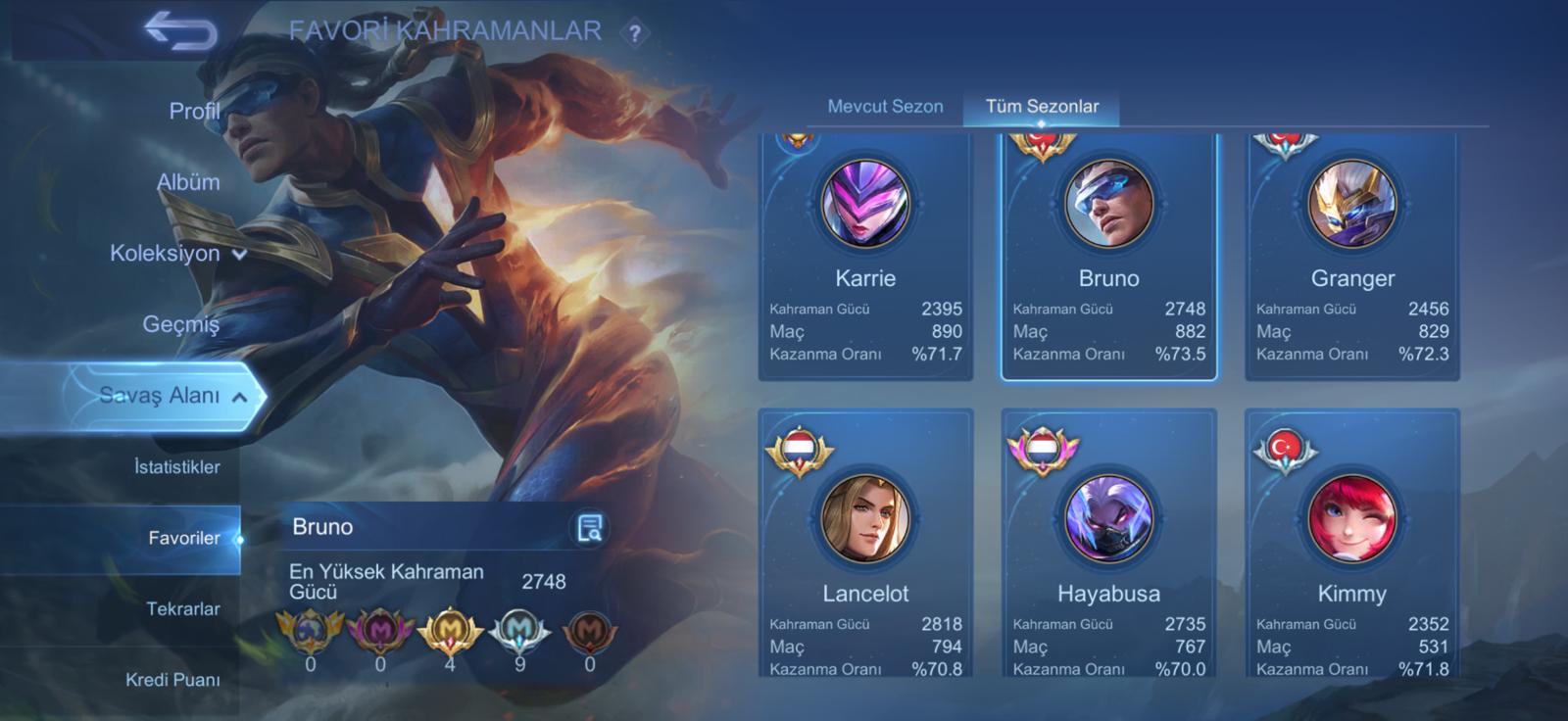
Task: Open Bruno's detail record icon
Action: [x=589, y=528]
